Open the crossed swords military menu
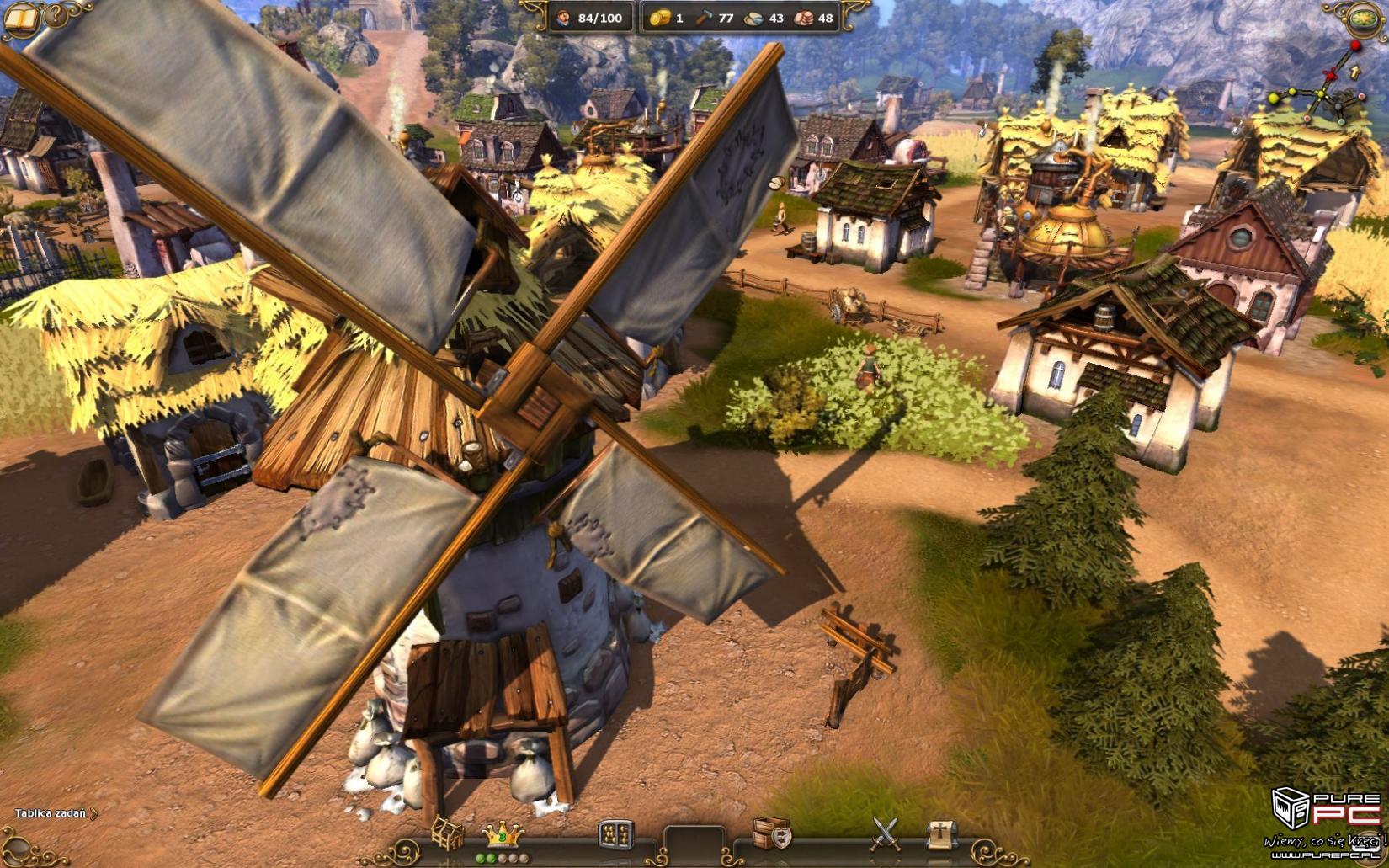The width and height of the screenshot is (1389, 868). point(885,833)
